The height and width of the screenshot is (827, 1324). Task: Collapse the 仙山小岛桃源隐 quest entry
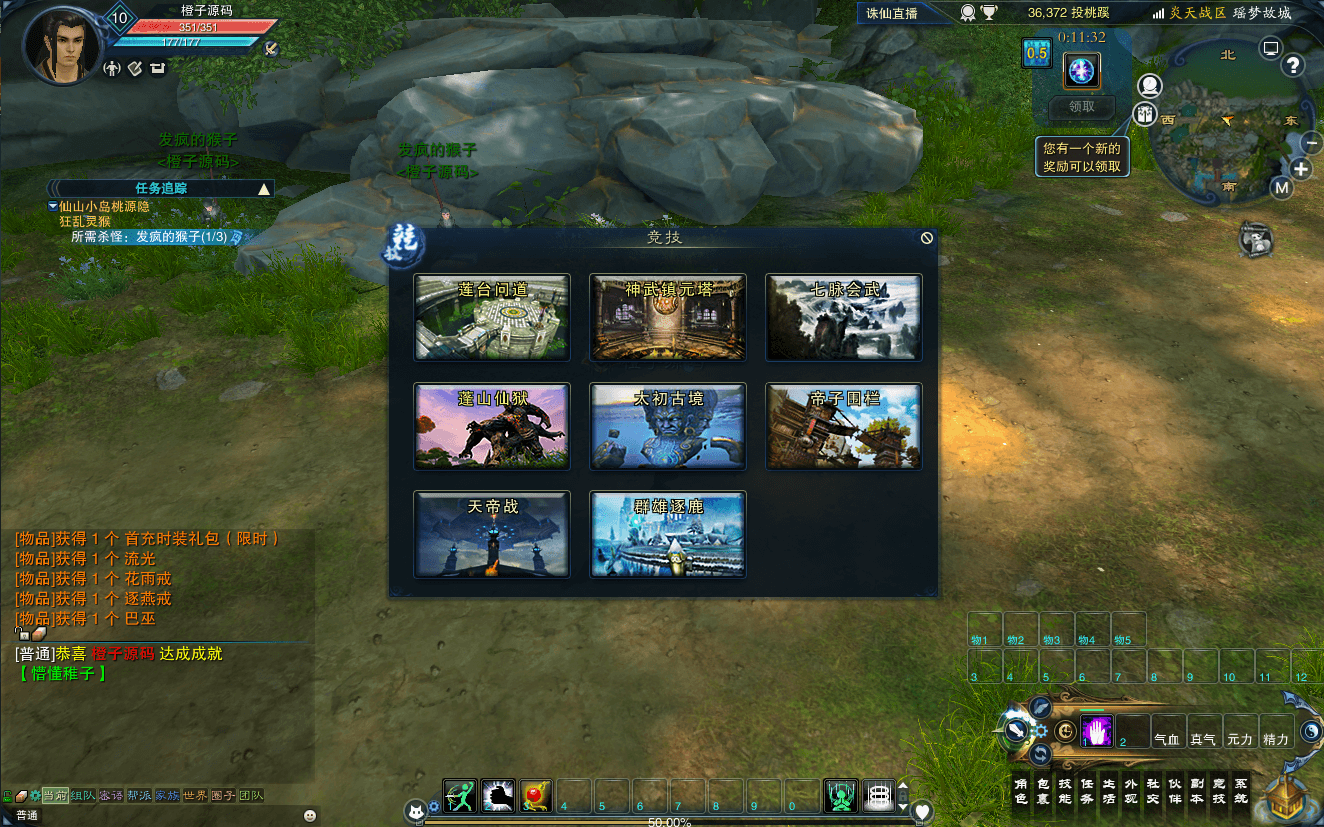[52, 206]
